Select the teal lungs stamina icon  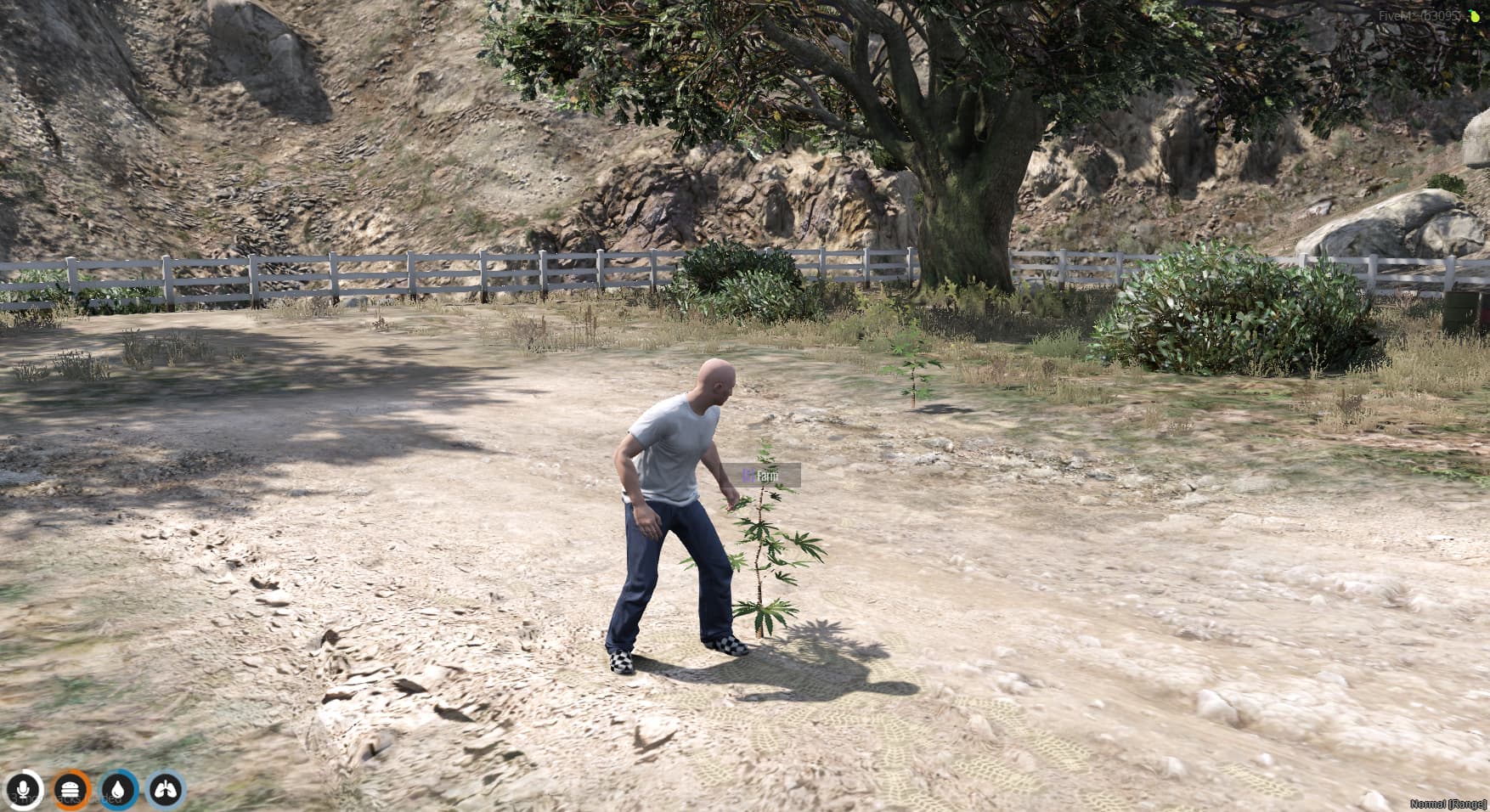click(164, 788)
